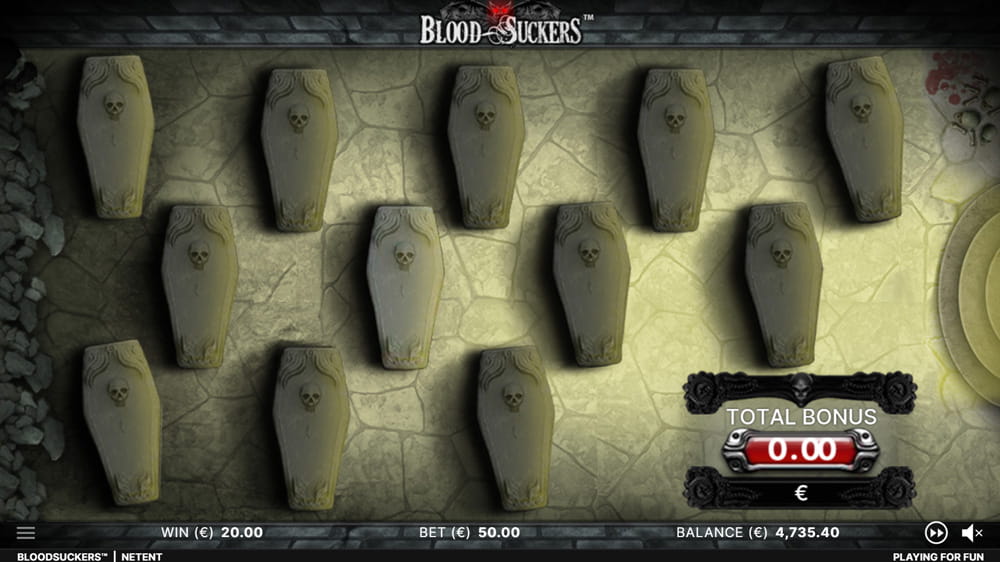Activate the fast-forward quick play button
Screen dimensions: 1000x562
[936, 533]
